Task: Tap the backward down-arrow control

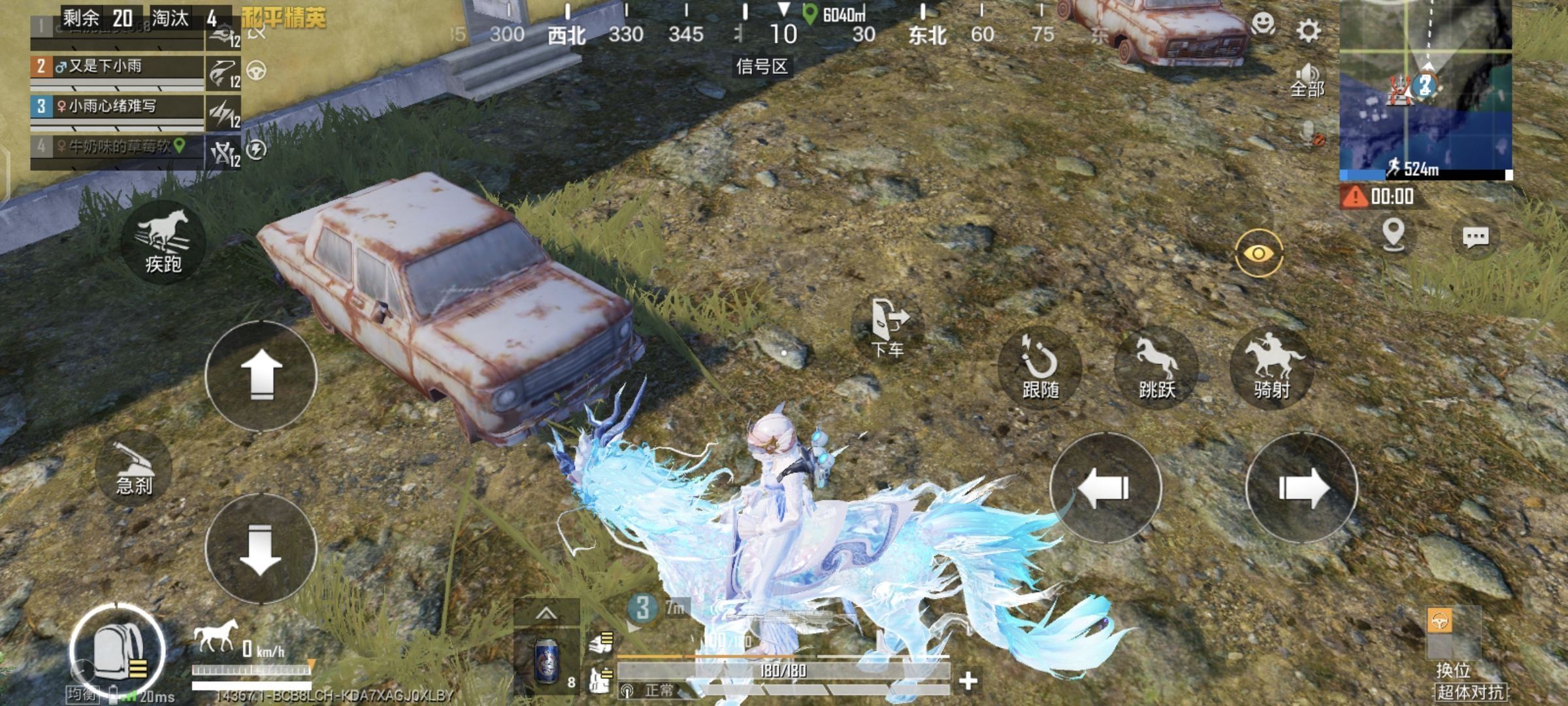Action: 261,548
